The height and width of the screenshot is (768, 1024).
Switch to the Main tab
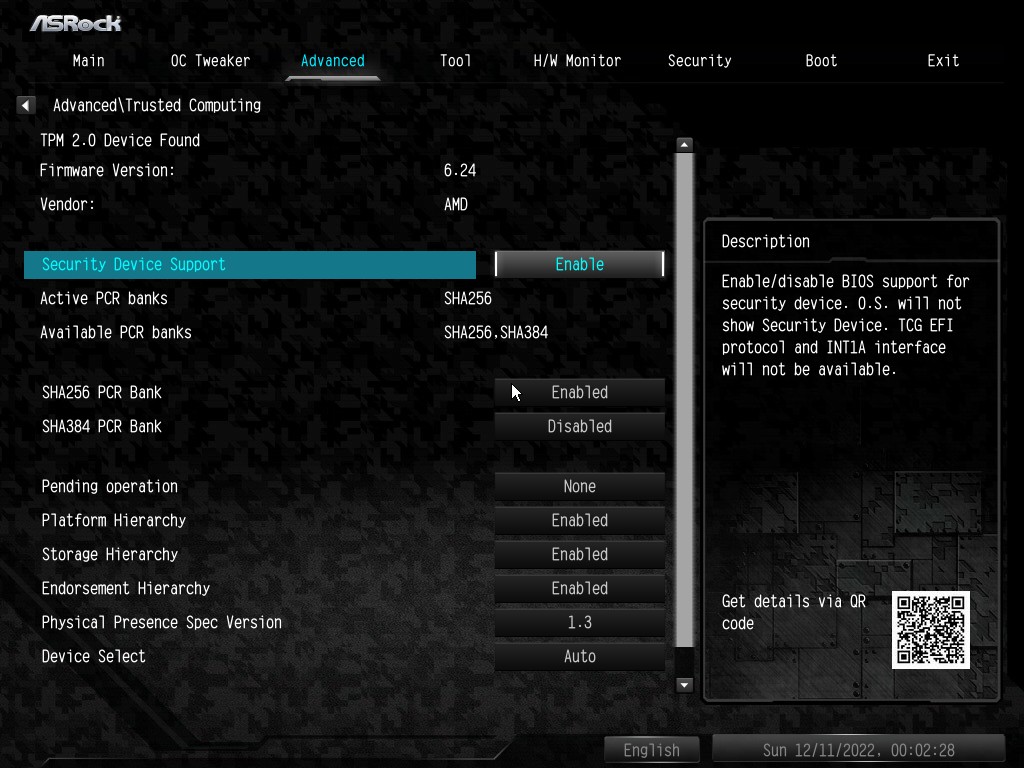click(88, 61)
